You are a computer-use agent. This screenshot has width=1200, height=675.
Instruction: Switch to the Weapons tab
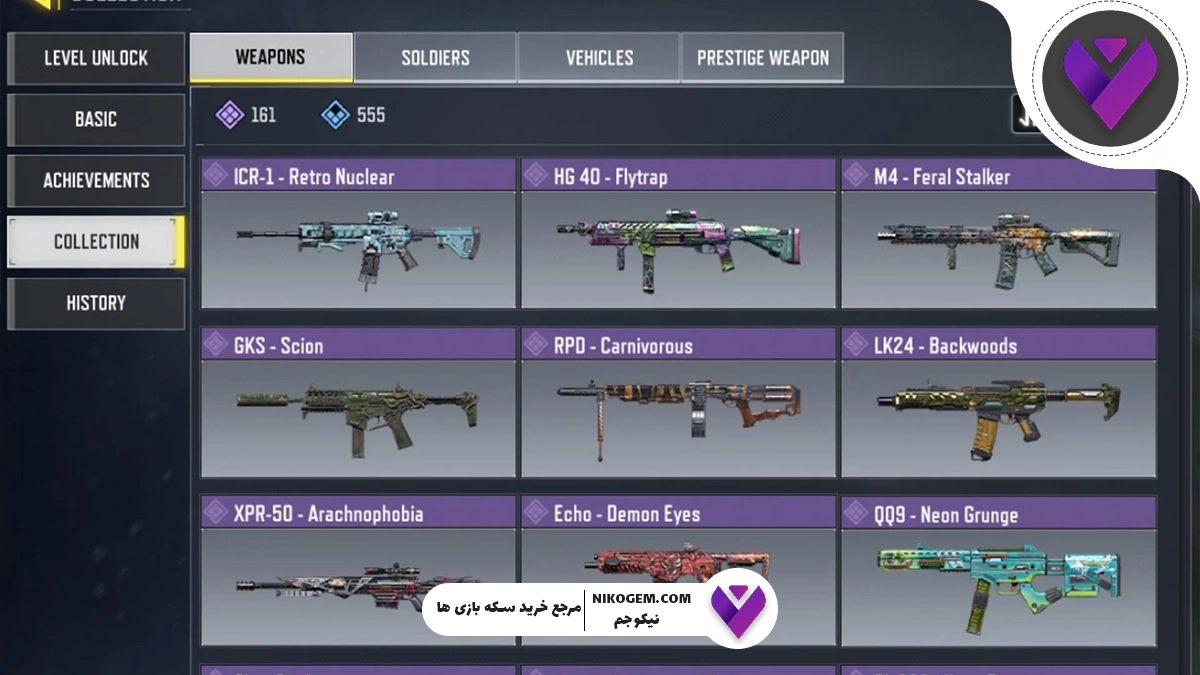pos(271,57)
